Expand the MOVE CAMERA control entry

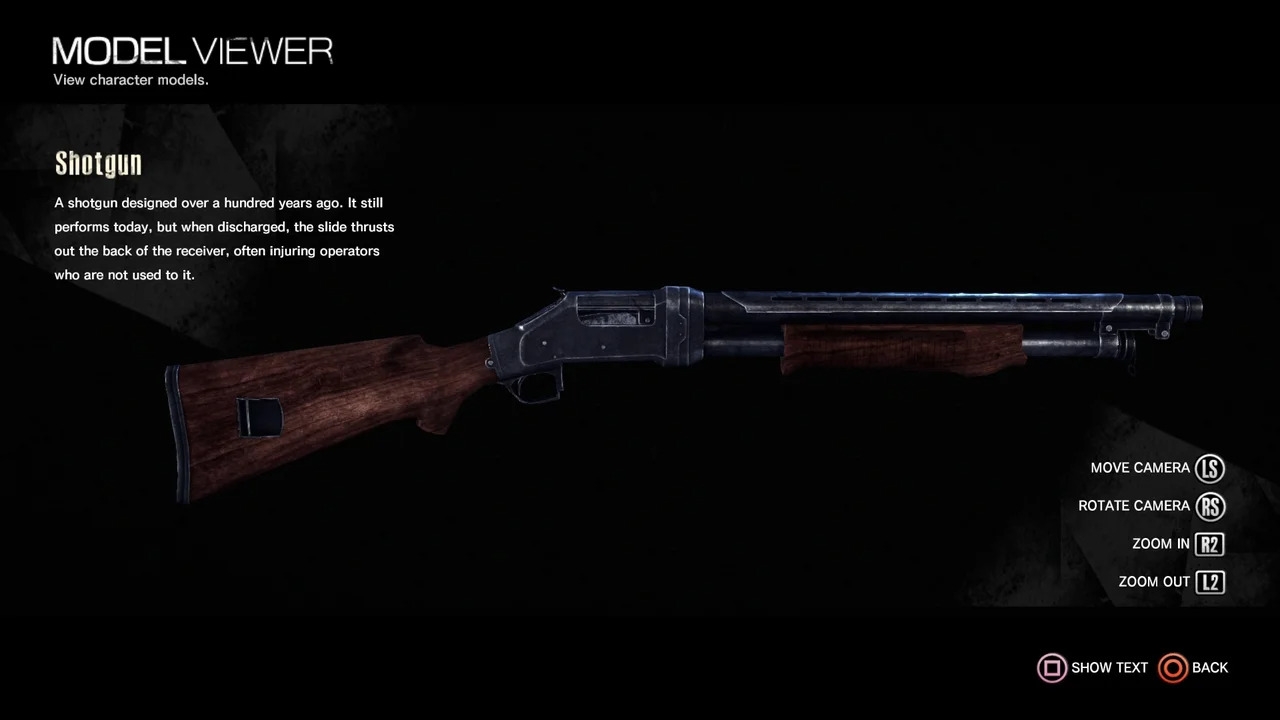(1140, 468)
